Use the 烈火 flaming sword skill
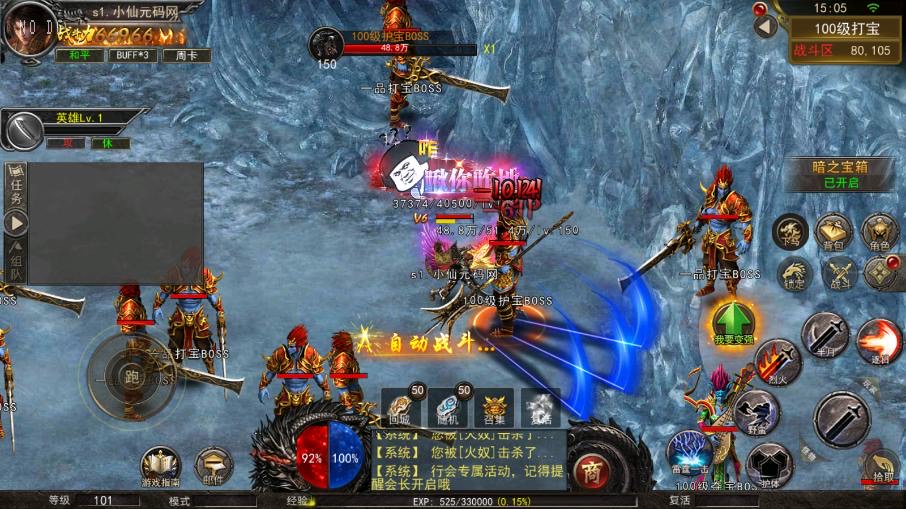Viewport: 906px width, 509px height. click(778, 362)
